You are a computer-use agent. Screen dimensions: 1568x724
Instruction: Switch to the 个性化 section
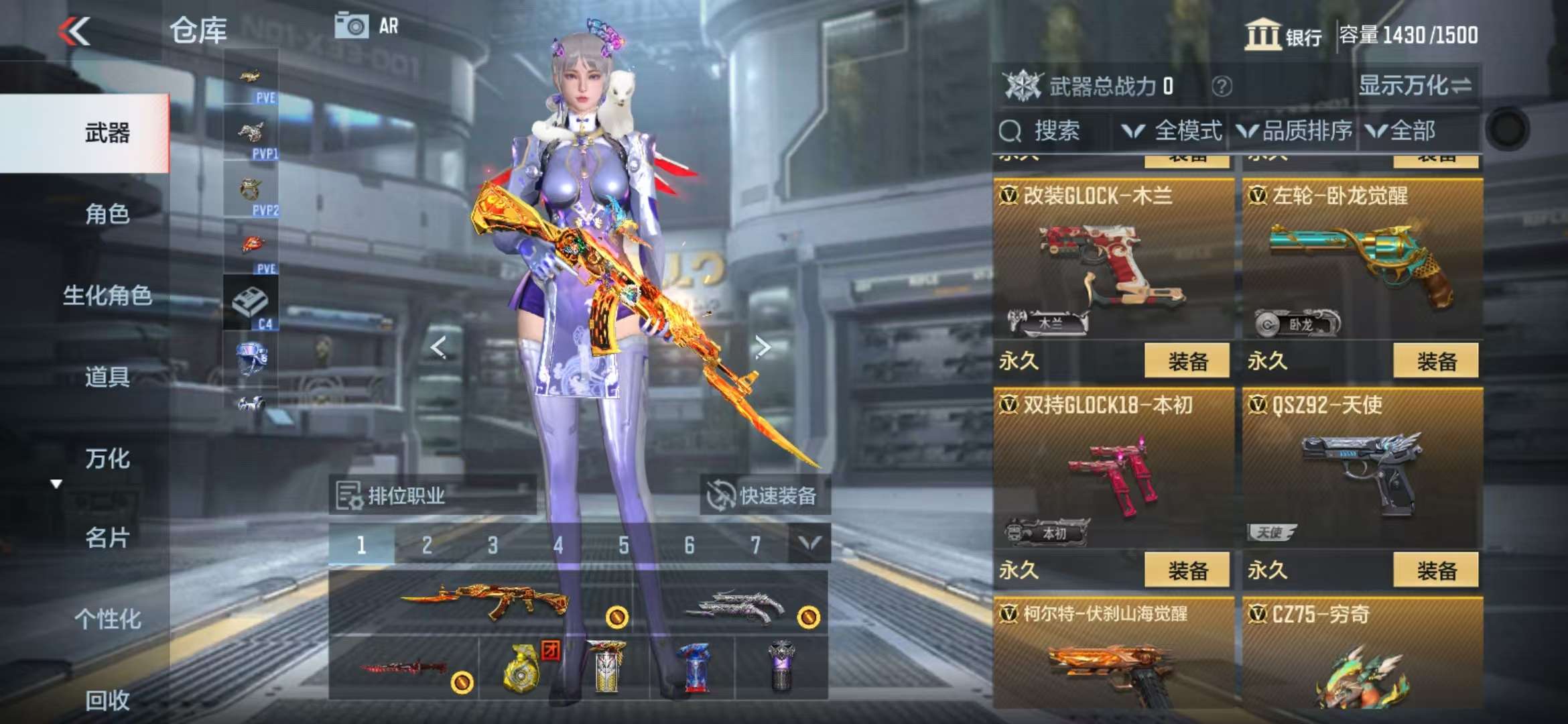(107, 619)
